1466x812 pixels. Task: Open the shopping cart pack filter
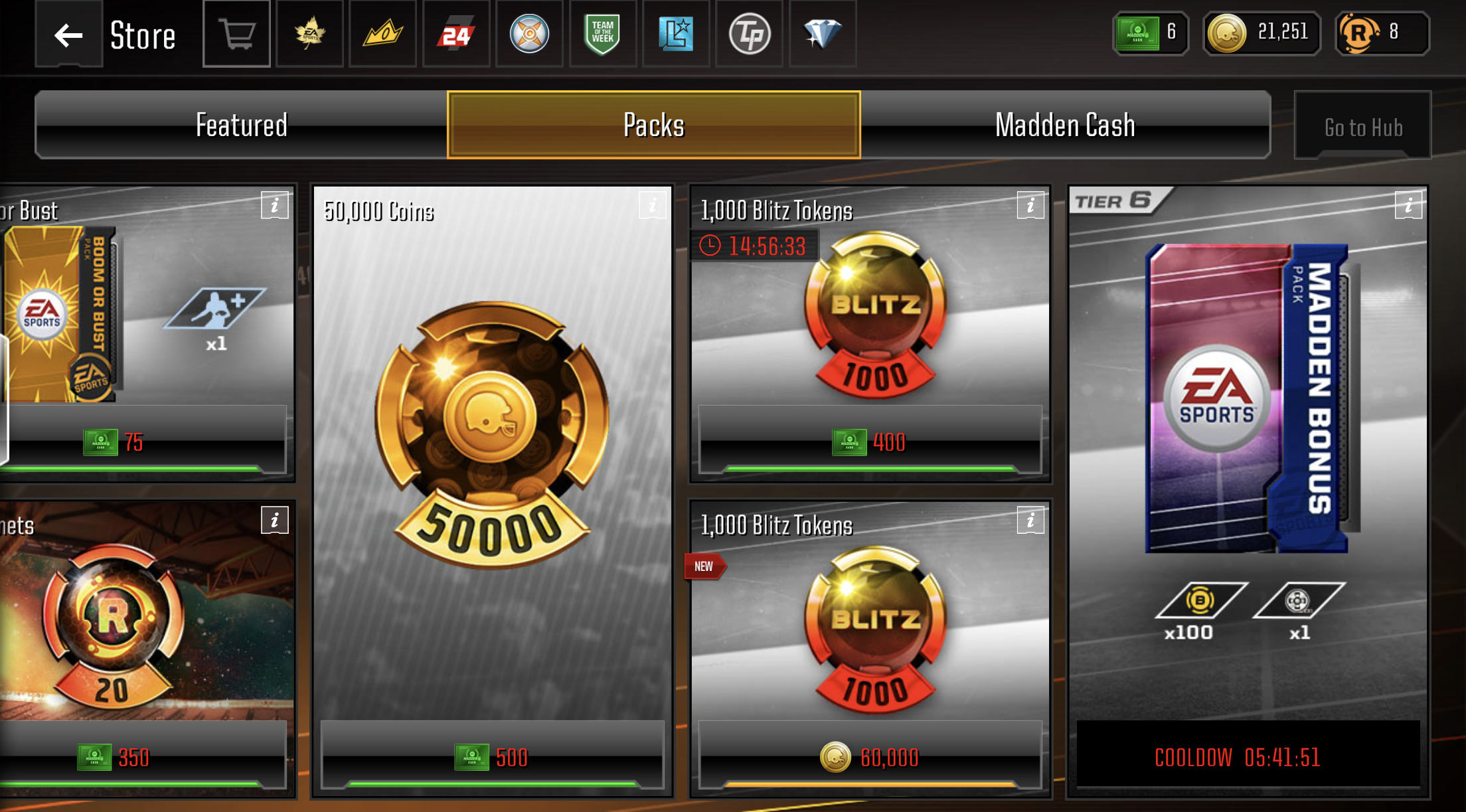(236, 35)
